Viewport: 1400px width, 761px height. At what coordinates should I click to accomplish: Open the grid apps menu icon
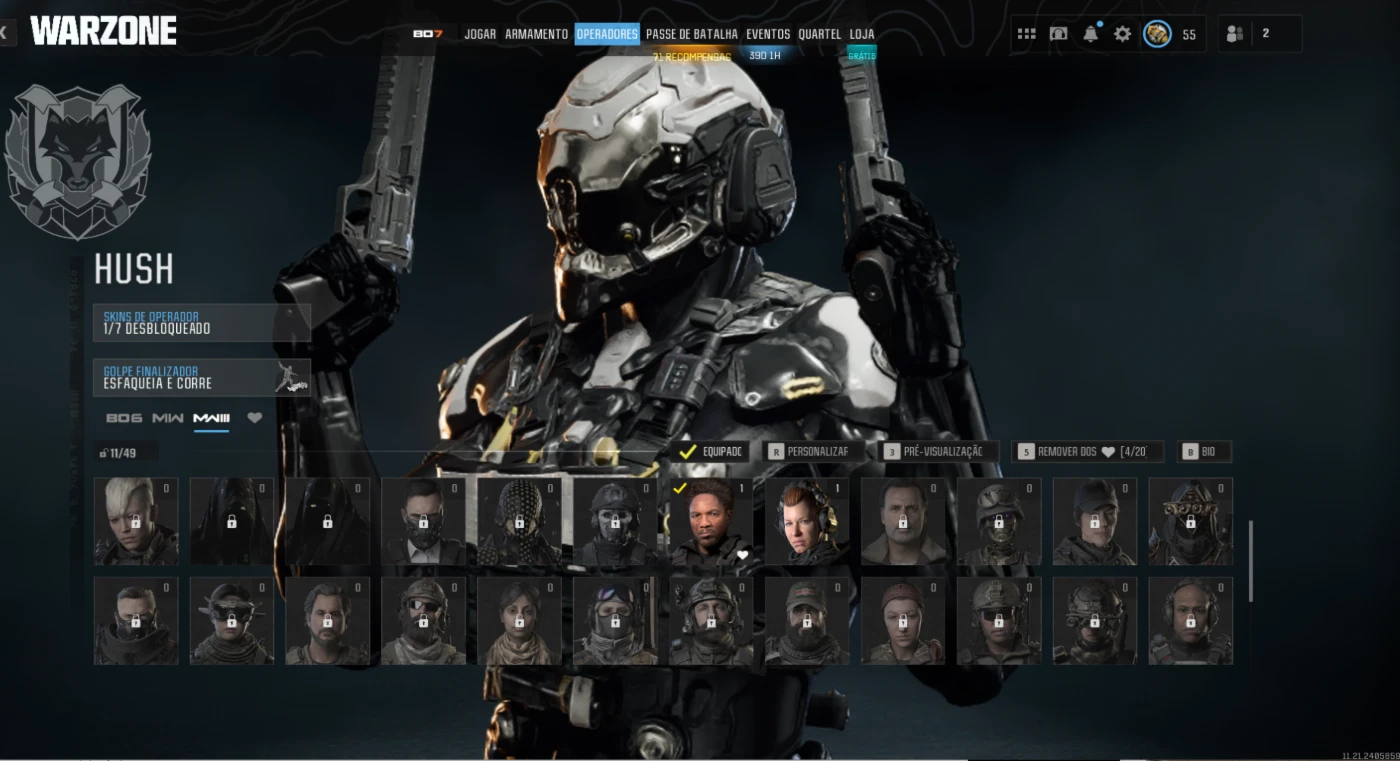tap(1026, 34)
